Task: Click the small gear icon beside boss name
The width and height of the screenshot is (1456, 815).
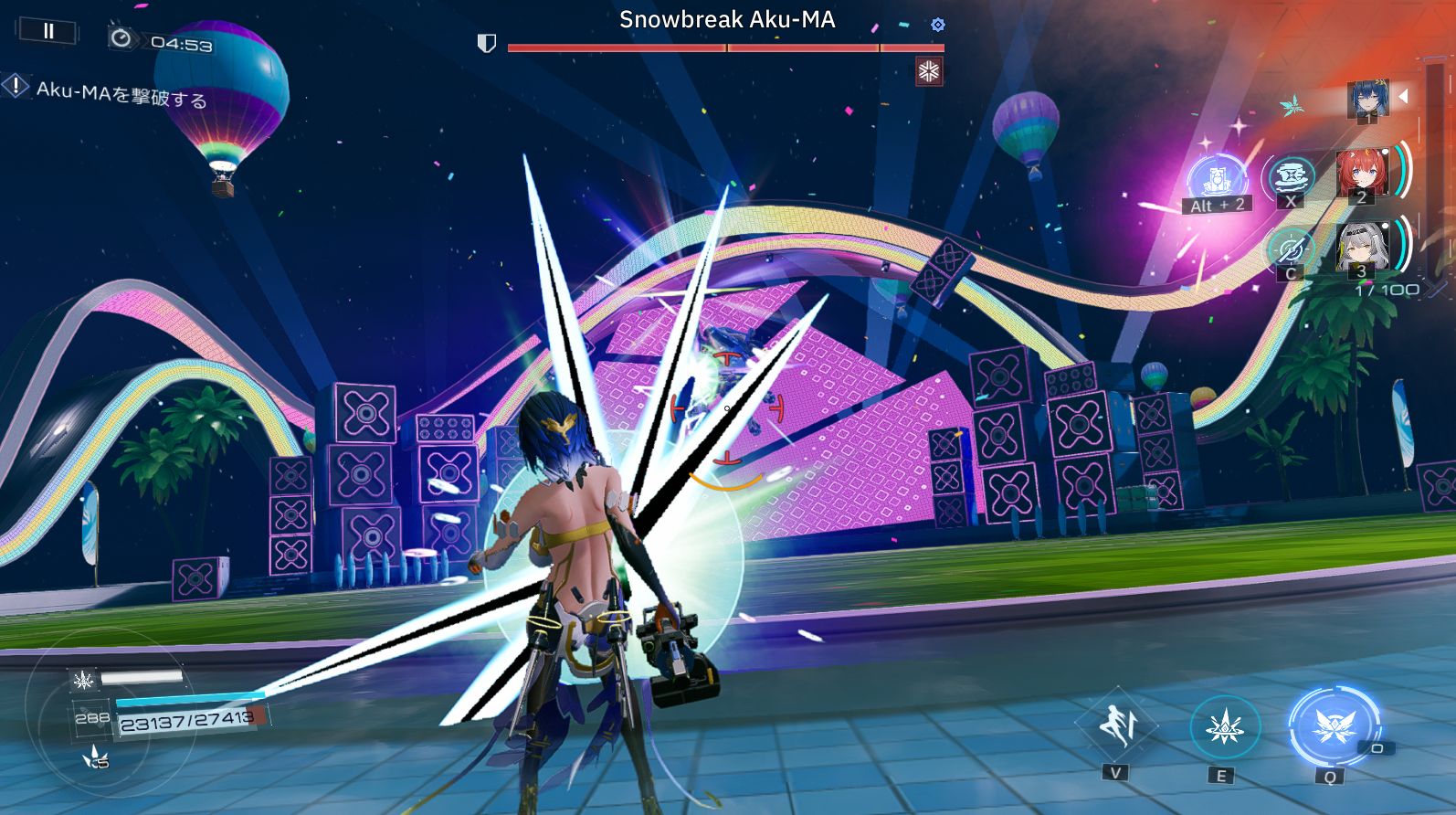Action: click(937, 25)
